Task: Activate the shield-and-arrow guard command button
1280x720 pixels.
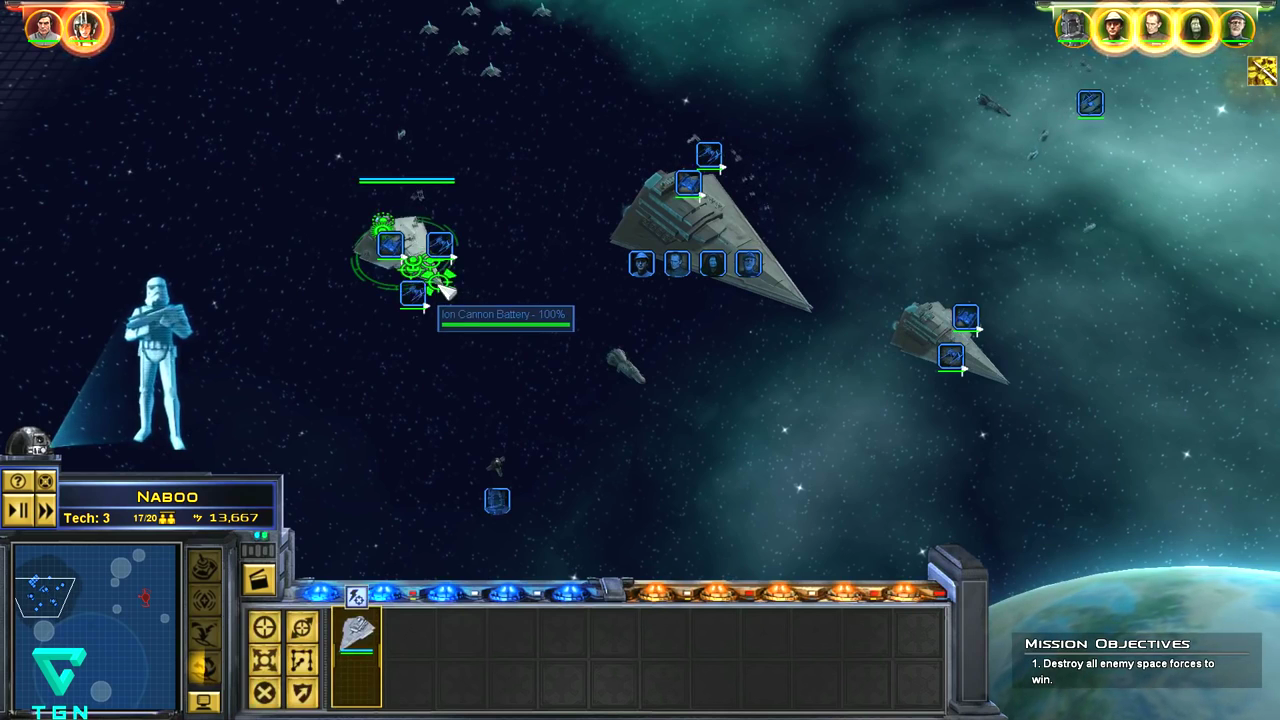Action: click(302, 692)
